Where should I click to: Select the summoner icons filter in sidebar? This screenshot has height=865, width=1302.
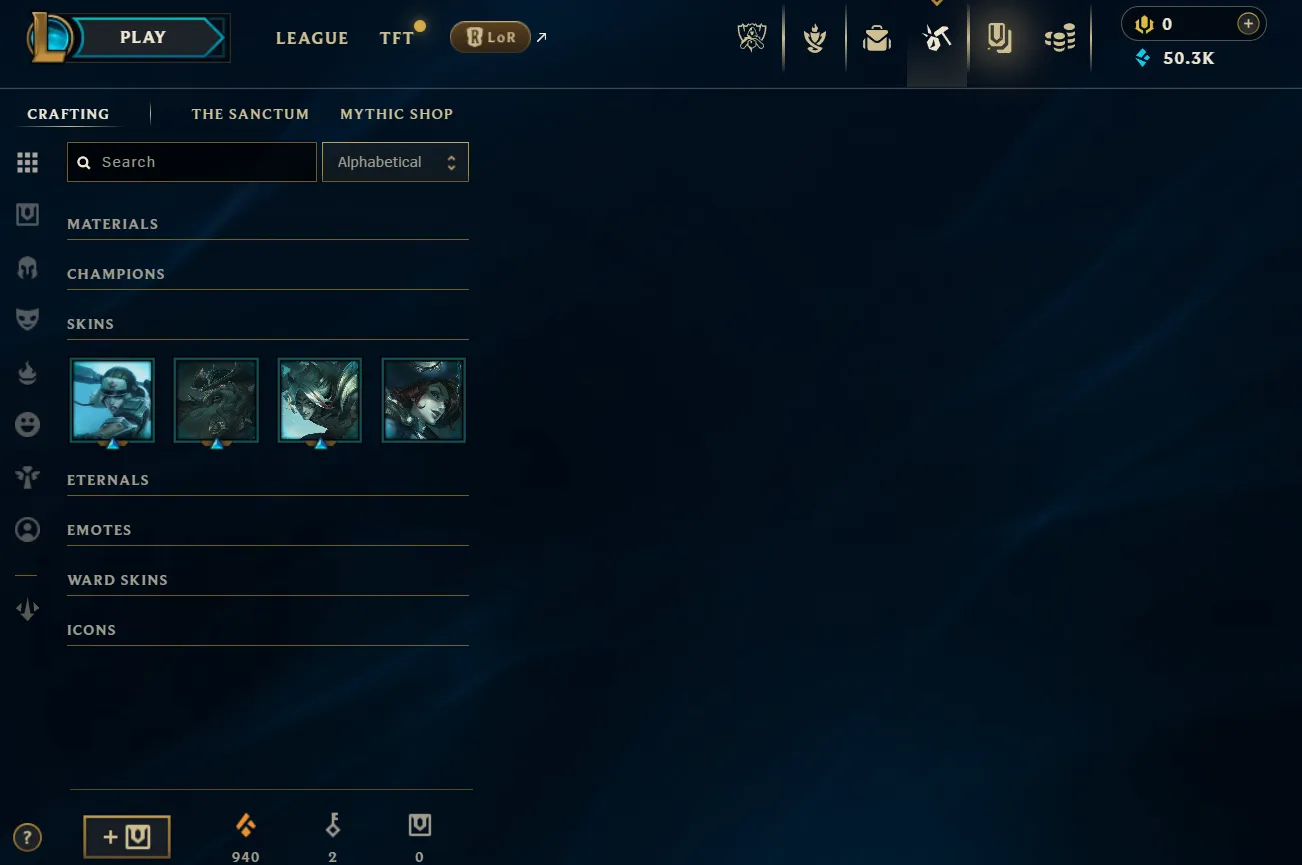[x=27, y=530]
